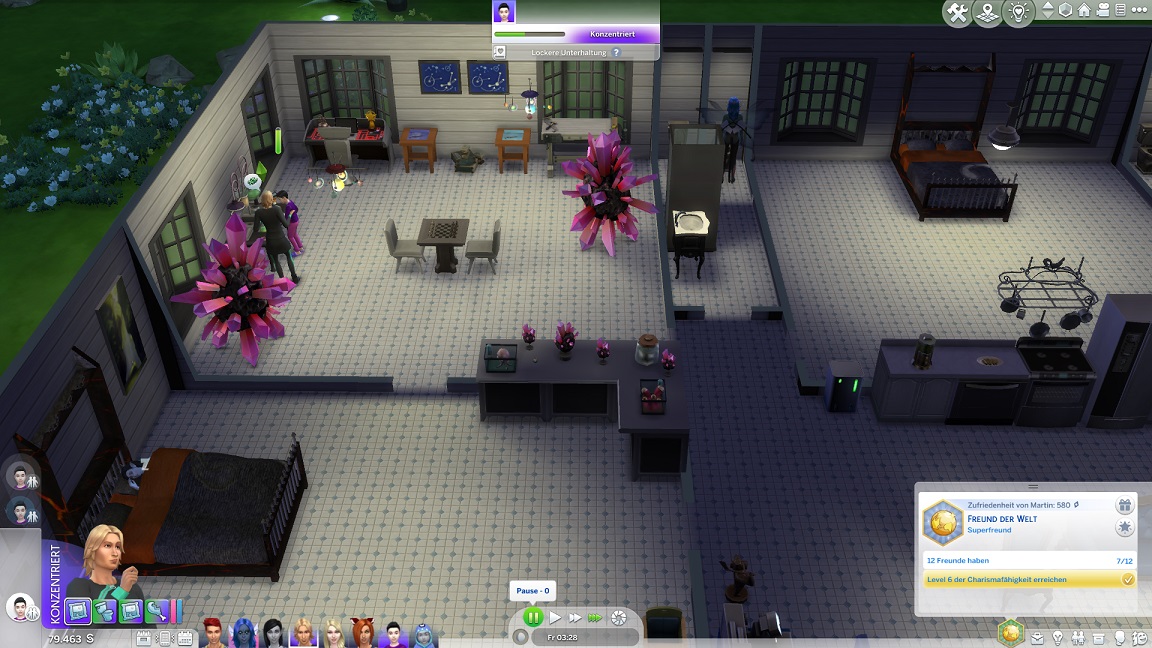Open the world map management view
Viewport: 1152px width, 648px height.
tap(988, 13)
